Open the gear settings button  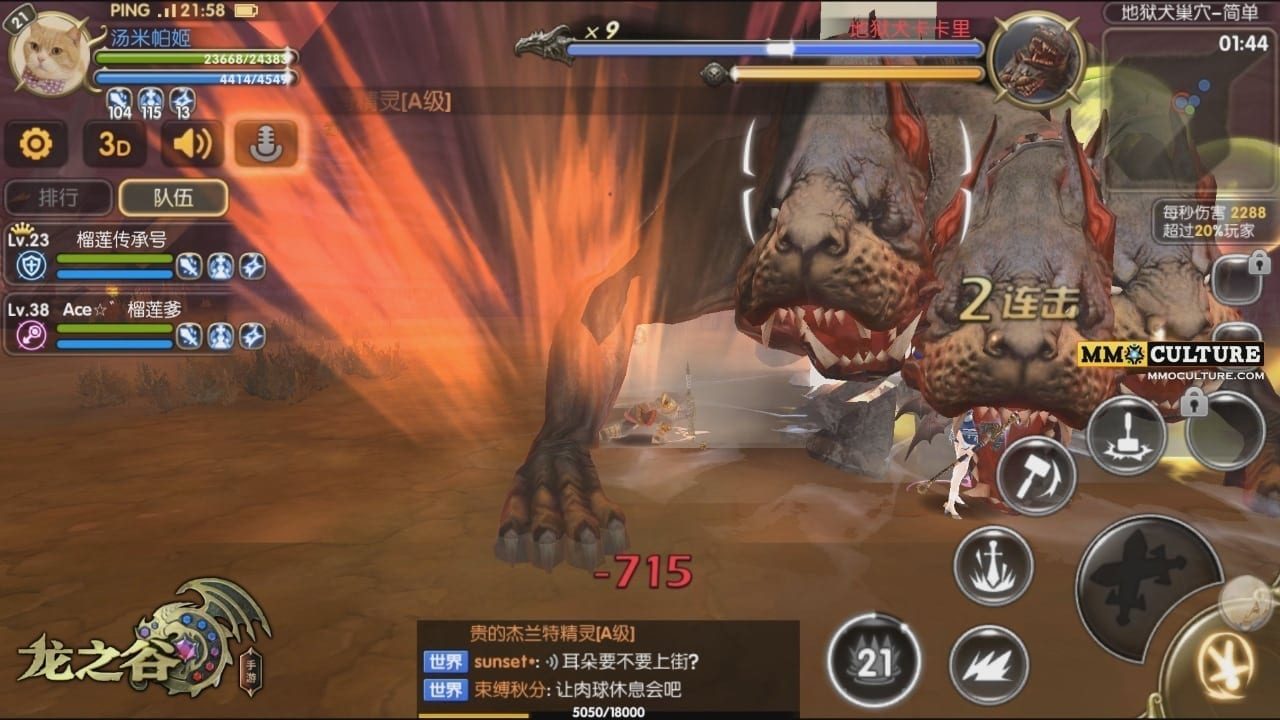36,145
